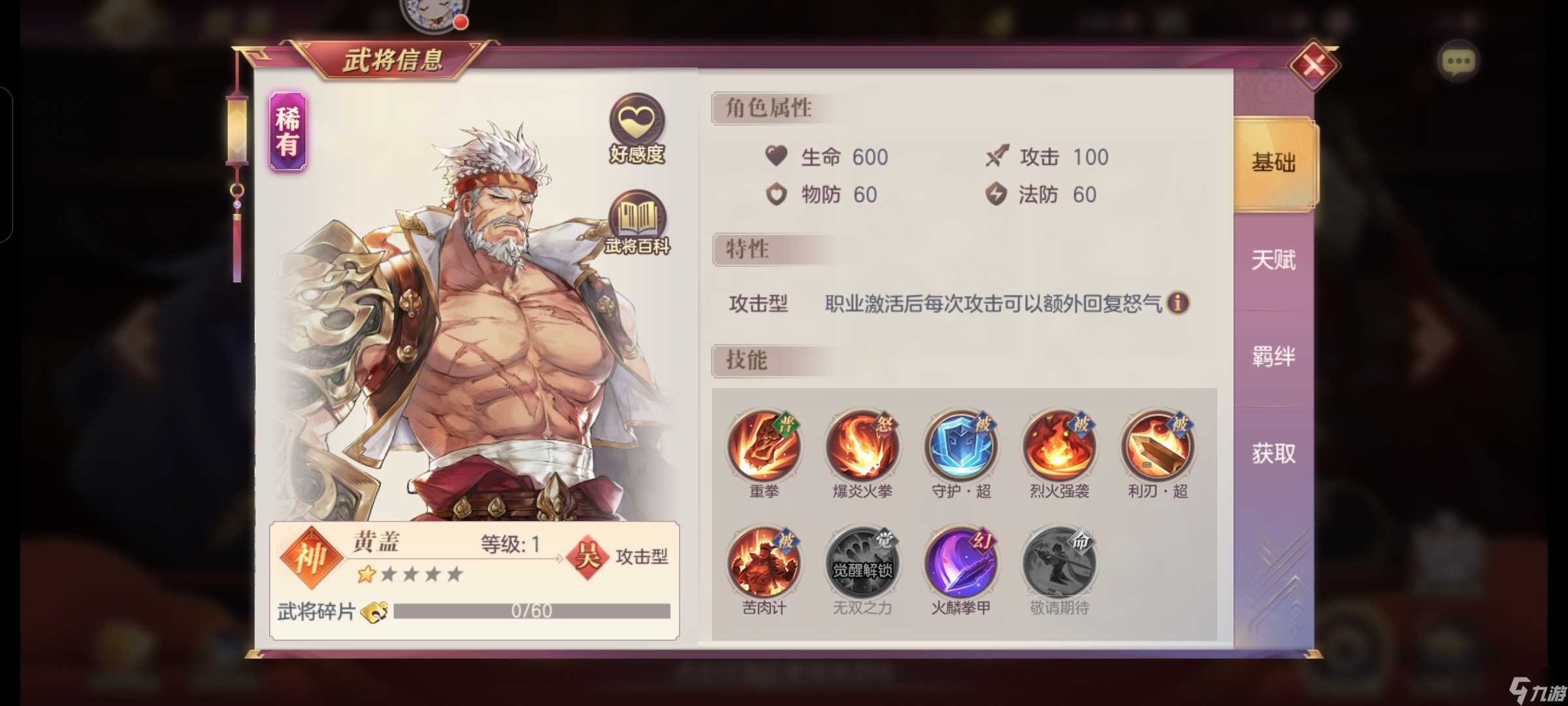Open the 爆炎火拳 rage skill
This screenshot has width=1568, height=706.
(862, 446)
